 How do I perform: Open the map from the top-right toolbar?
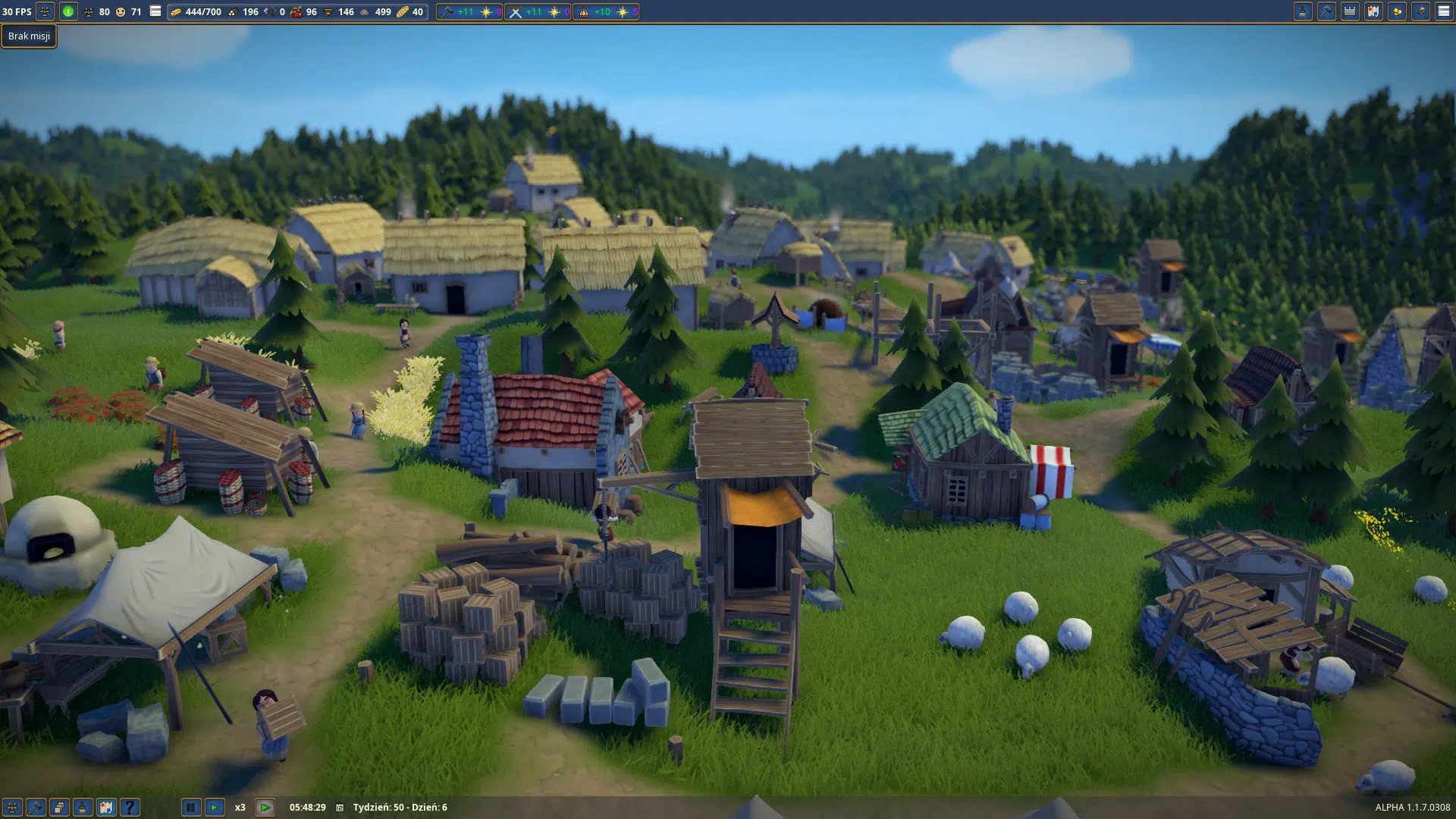point(1373,11)
